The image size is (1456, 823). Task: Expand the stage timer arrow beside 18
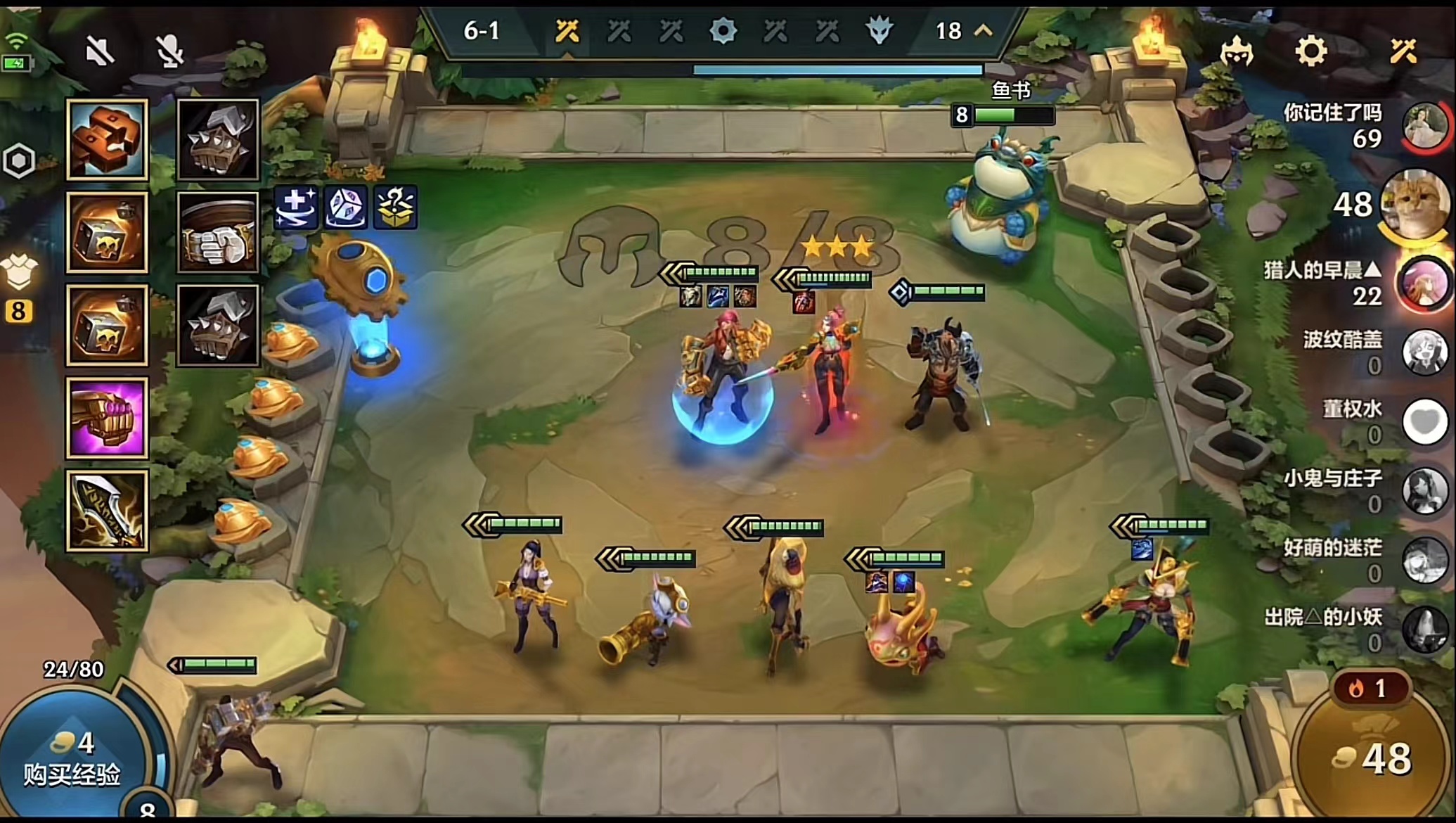[984, 30]
